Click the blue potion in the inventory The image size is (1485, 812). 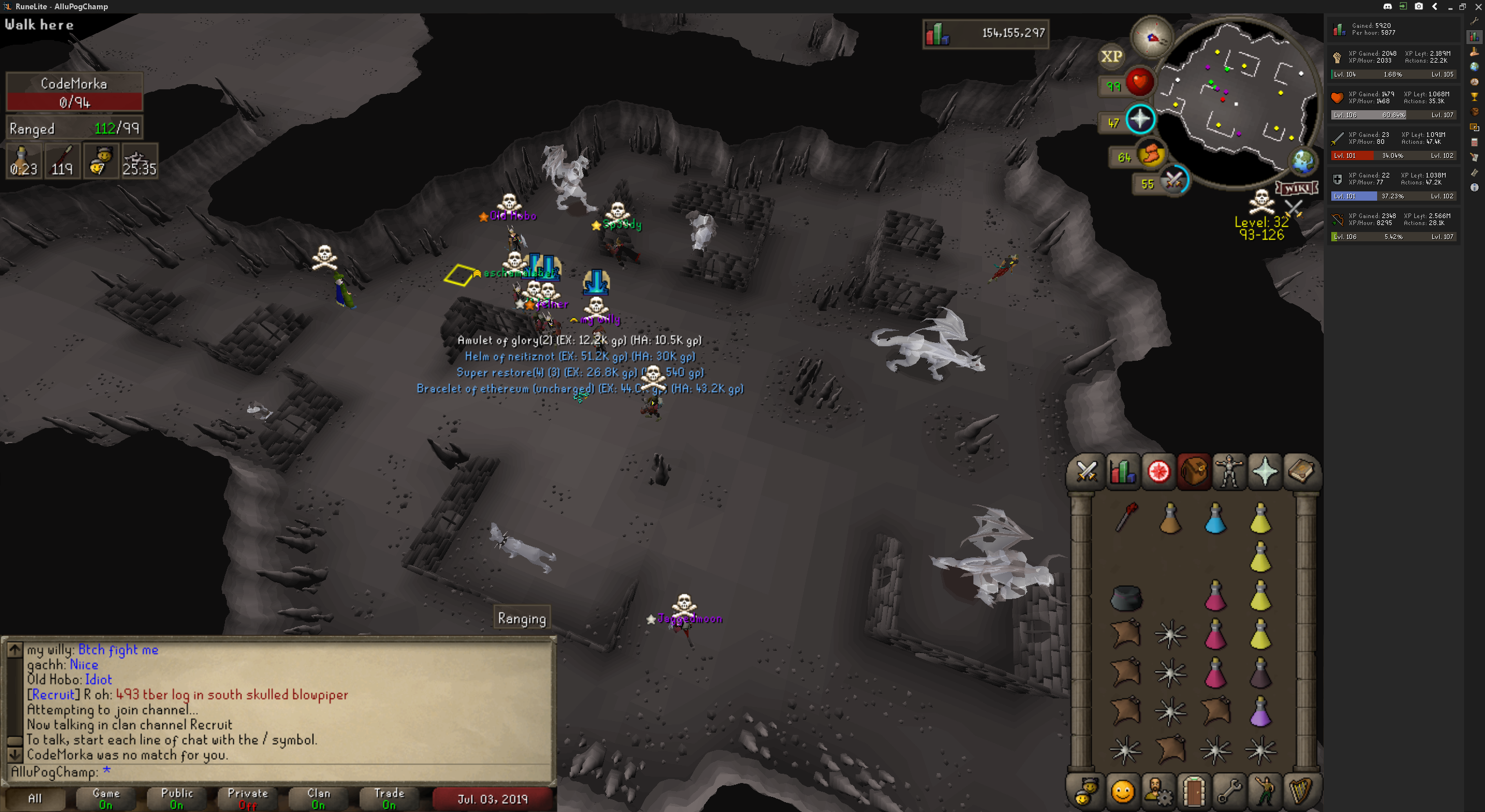coord(1215,518)
